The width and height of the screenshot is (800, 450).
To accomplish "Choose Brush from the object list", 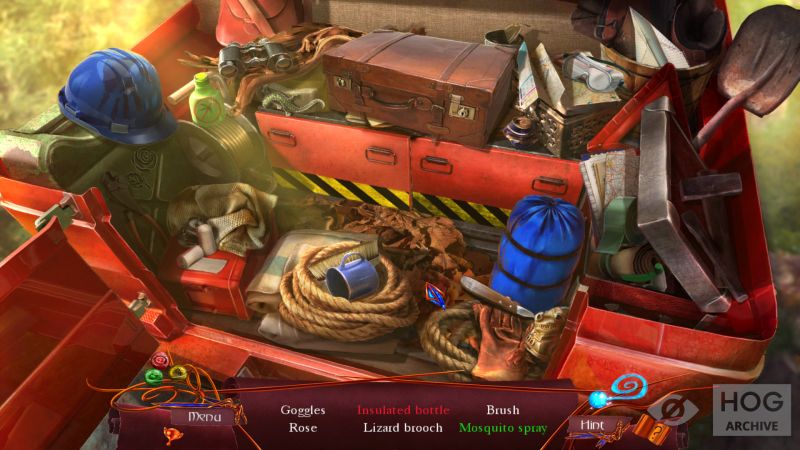I will [x=503, y=410].
